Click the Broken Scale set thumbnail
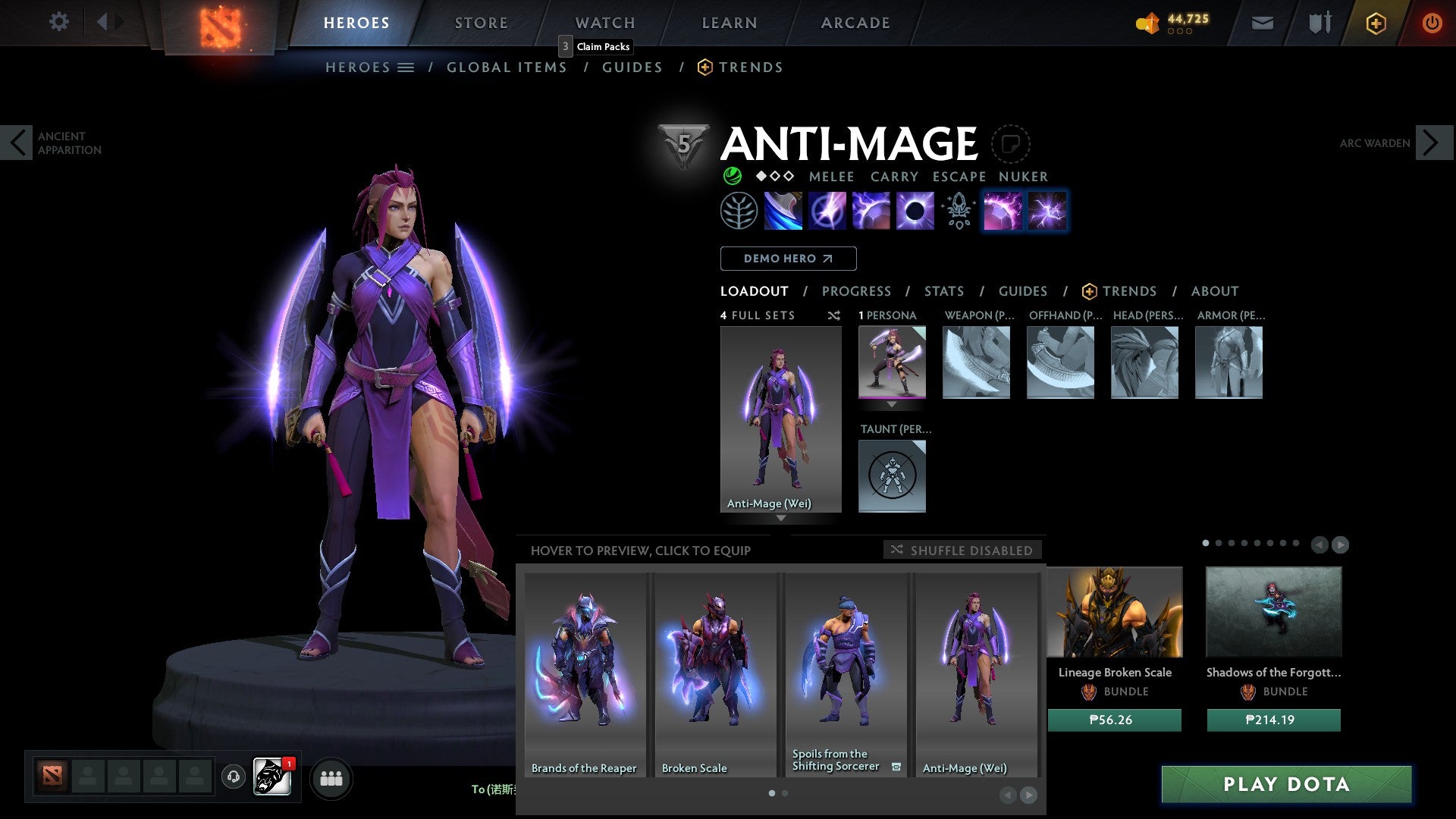Viewport: 1456px width, 819px height. tap(714, 667)
